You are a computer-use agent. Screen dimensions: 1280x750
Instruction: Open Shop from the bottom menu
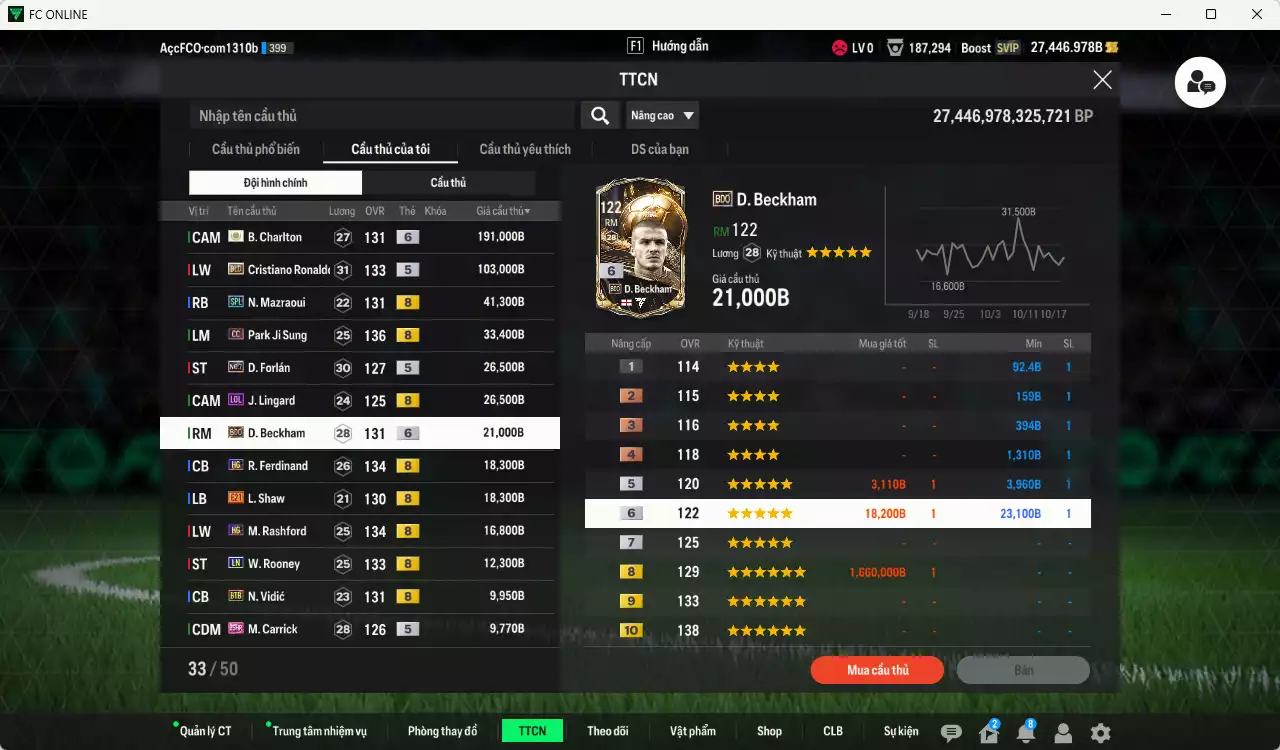click(769, 731)
